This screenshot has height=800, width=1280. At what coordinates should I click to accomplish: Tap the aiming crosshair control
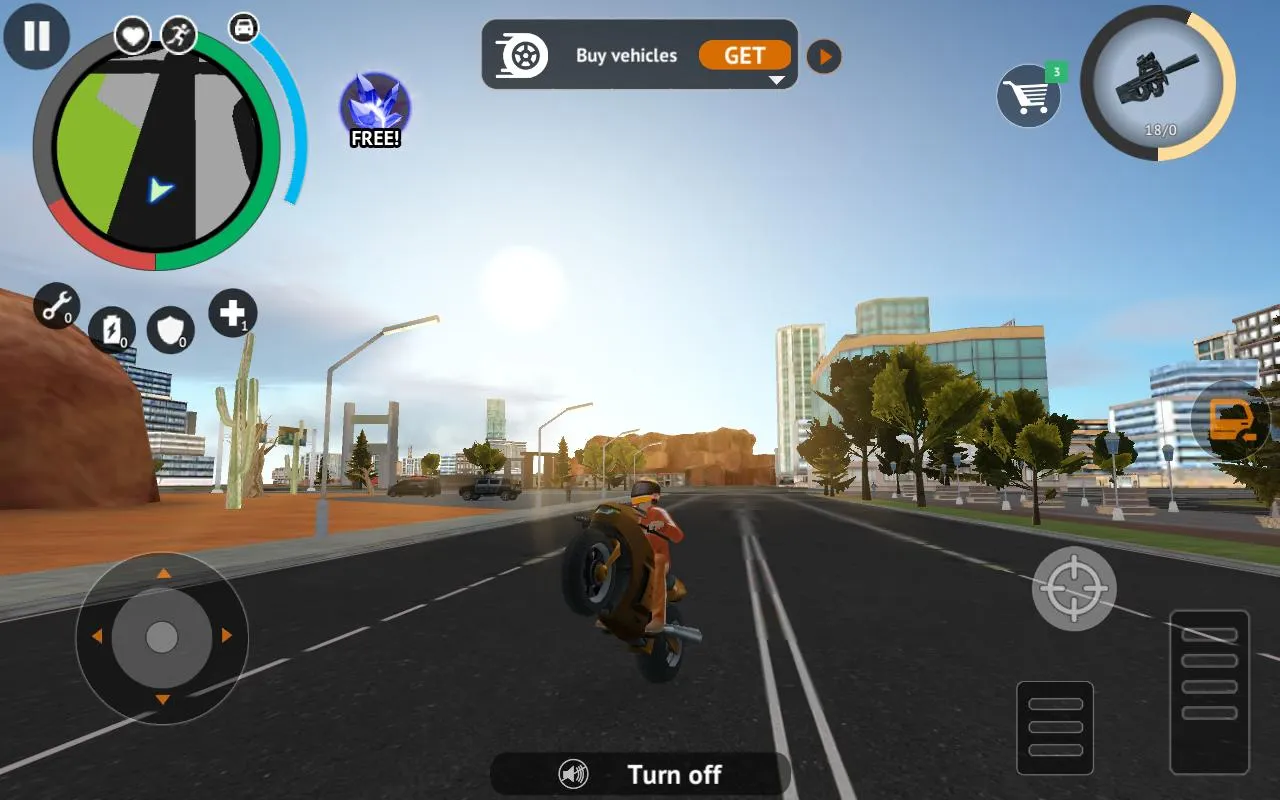tap(1074, 588)
